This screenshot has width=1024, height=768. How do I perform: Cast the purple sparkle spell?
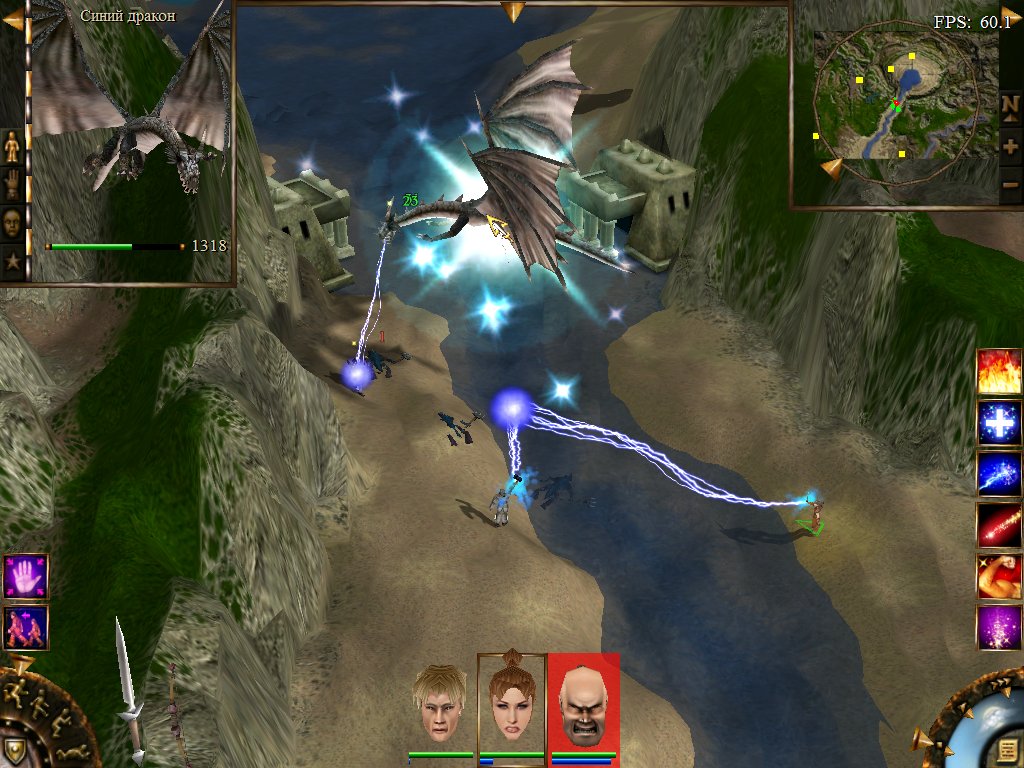pyautogui.click(x=999, y=627)
